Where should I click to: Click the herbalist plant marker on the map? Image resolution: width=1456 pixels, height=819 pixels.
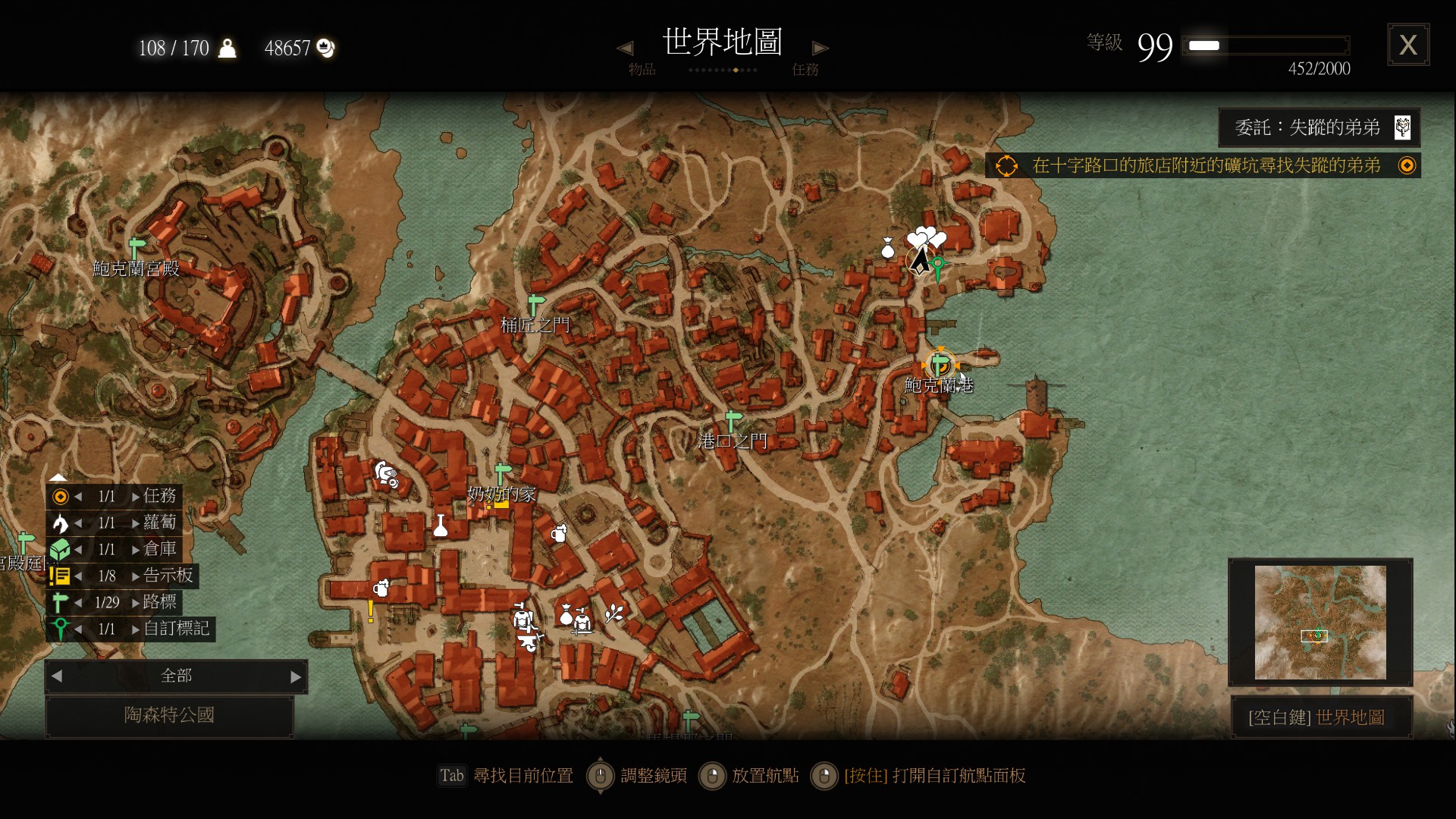[614, 614]
